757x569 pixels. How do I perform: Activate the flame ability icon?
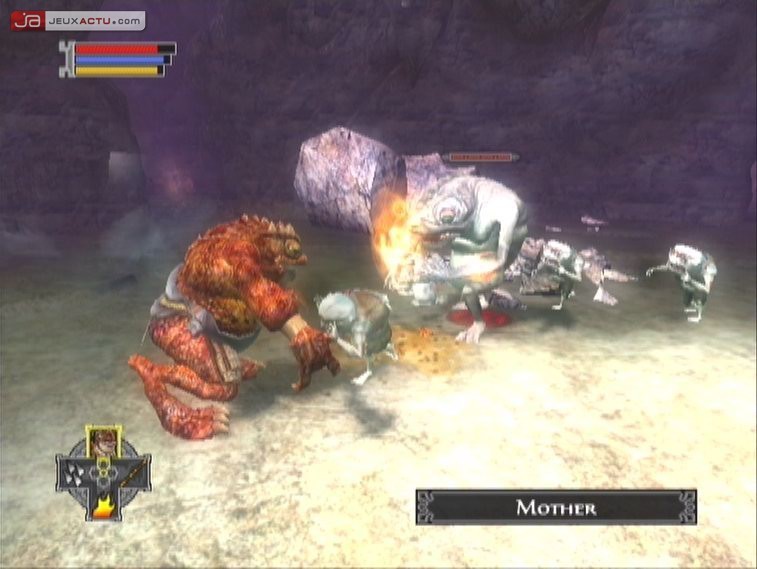tap(102, 505)
